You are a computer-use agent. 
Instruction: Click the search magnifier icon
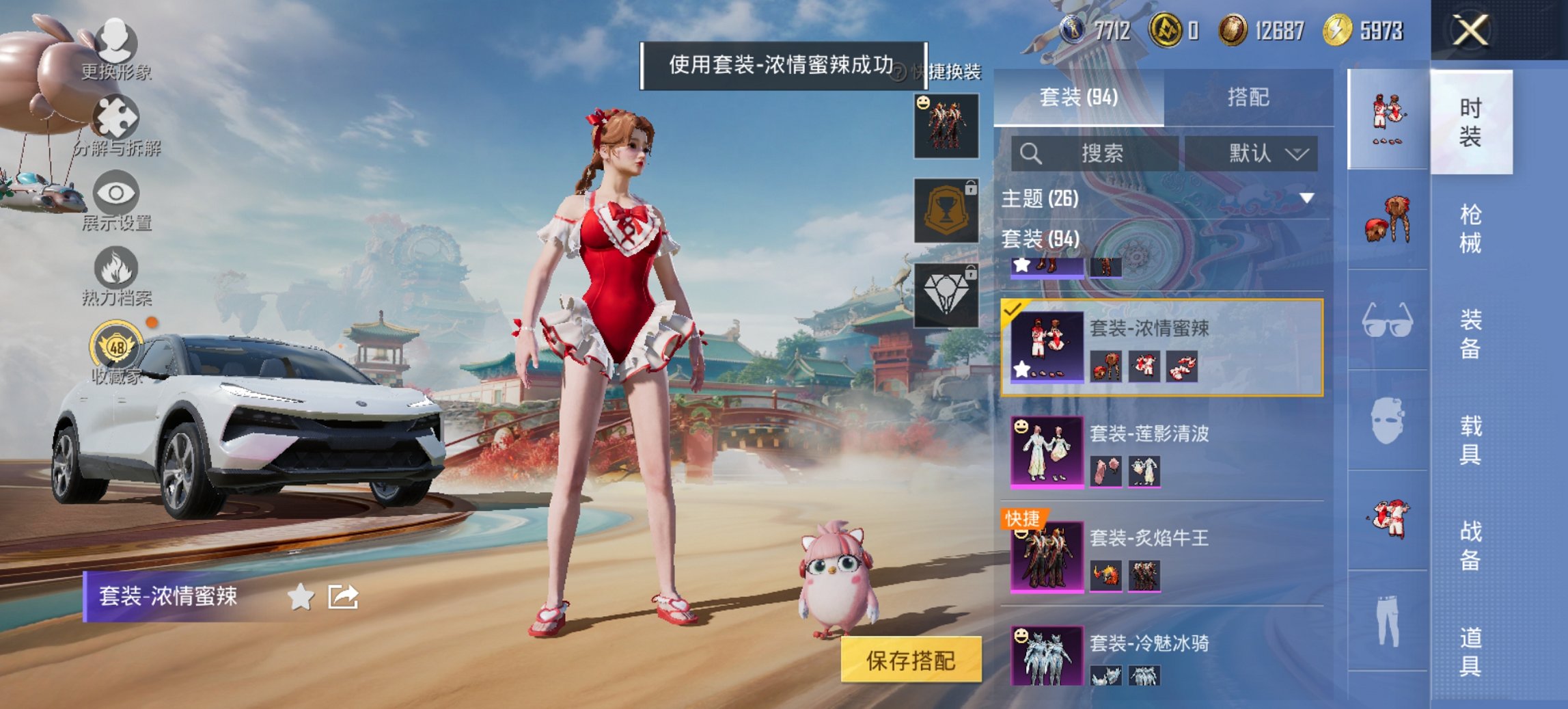click(1033, 153)
